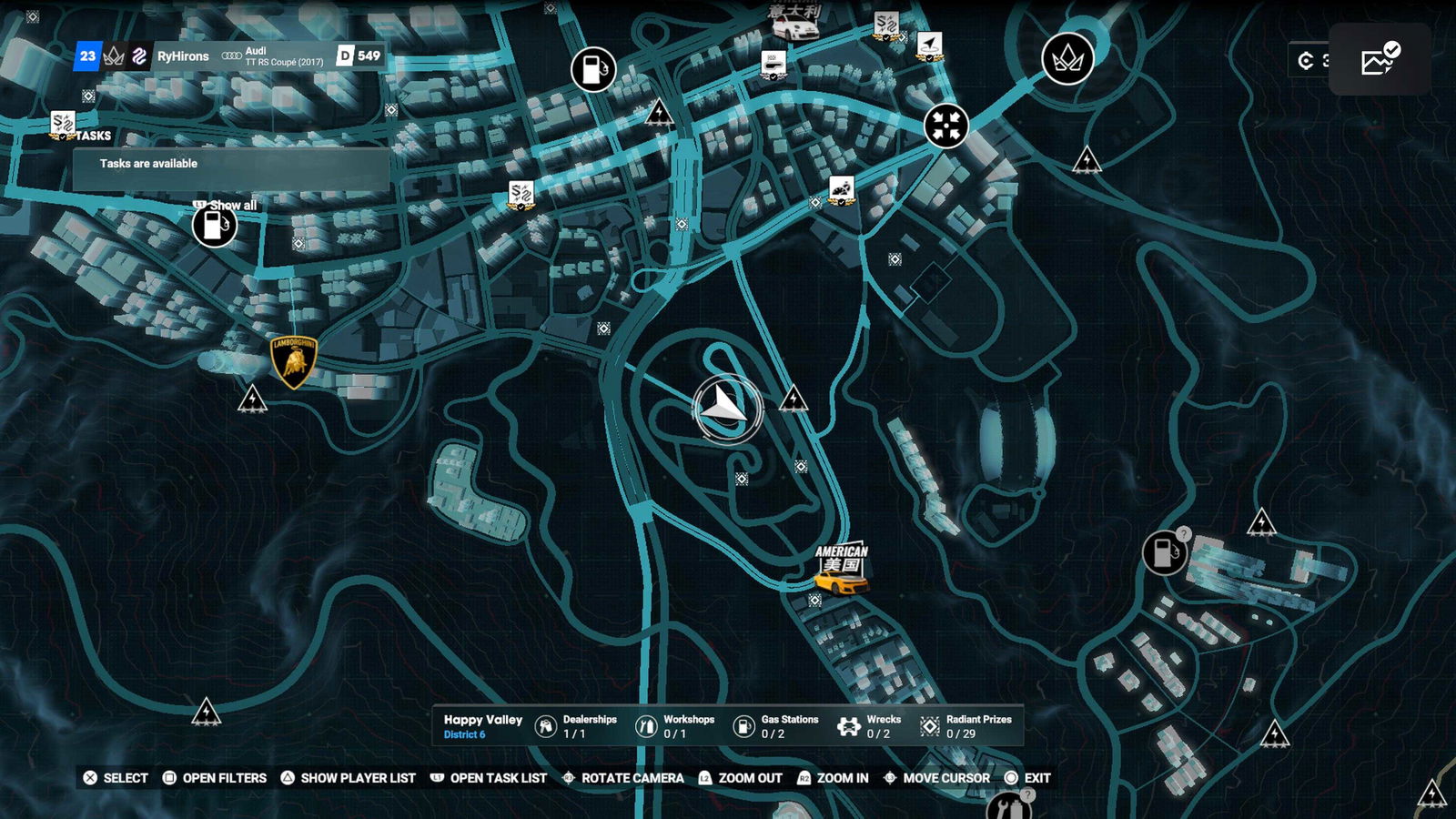The height and width of the screenshot is (819, 1456).
Task: Select the meeting point four-arrows marker
Action: click(x=945, y=126)
